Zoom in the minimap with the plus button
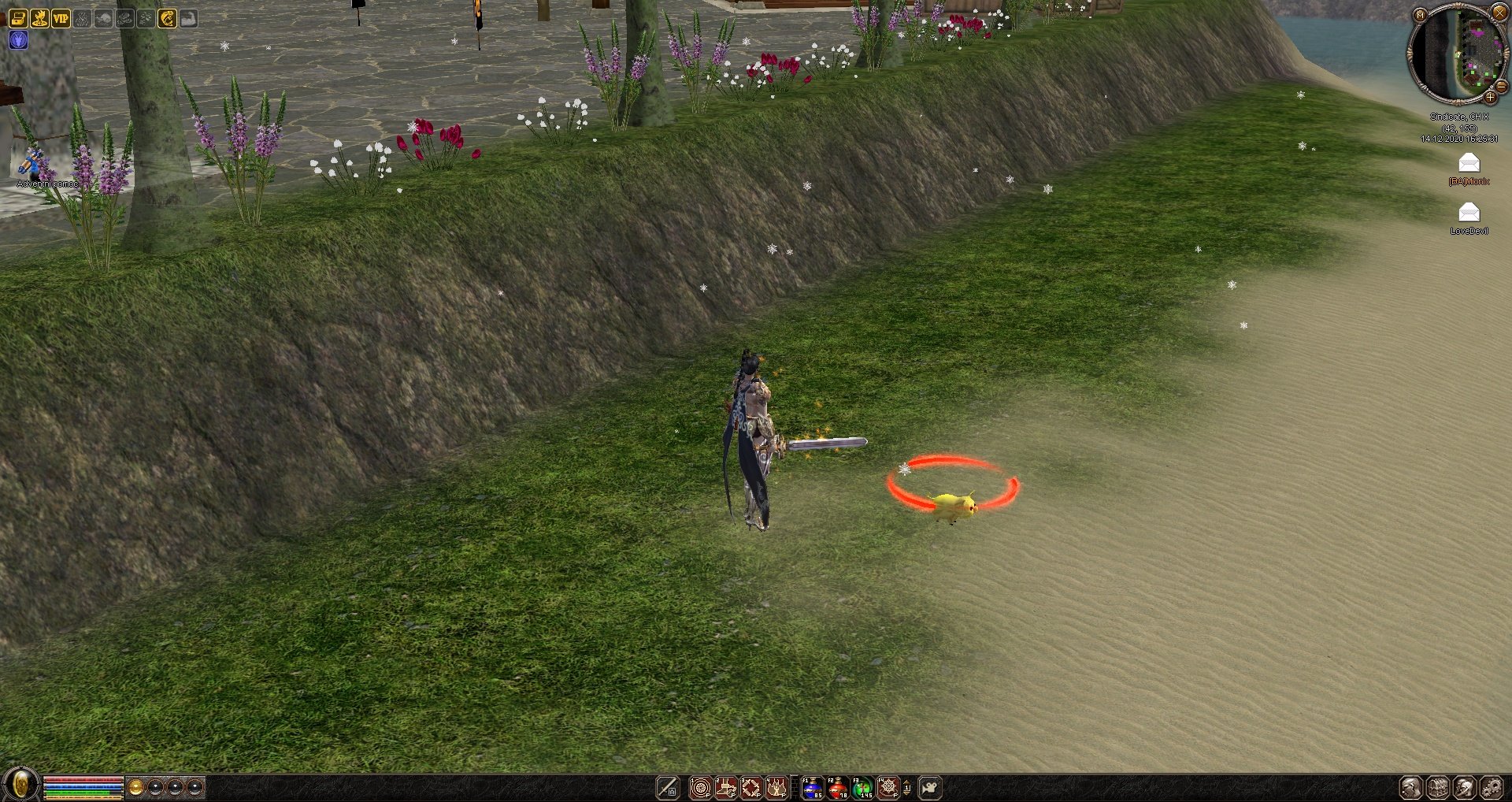This screenshot has height=802, width=1512. (x=1490, y=97)
